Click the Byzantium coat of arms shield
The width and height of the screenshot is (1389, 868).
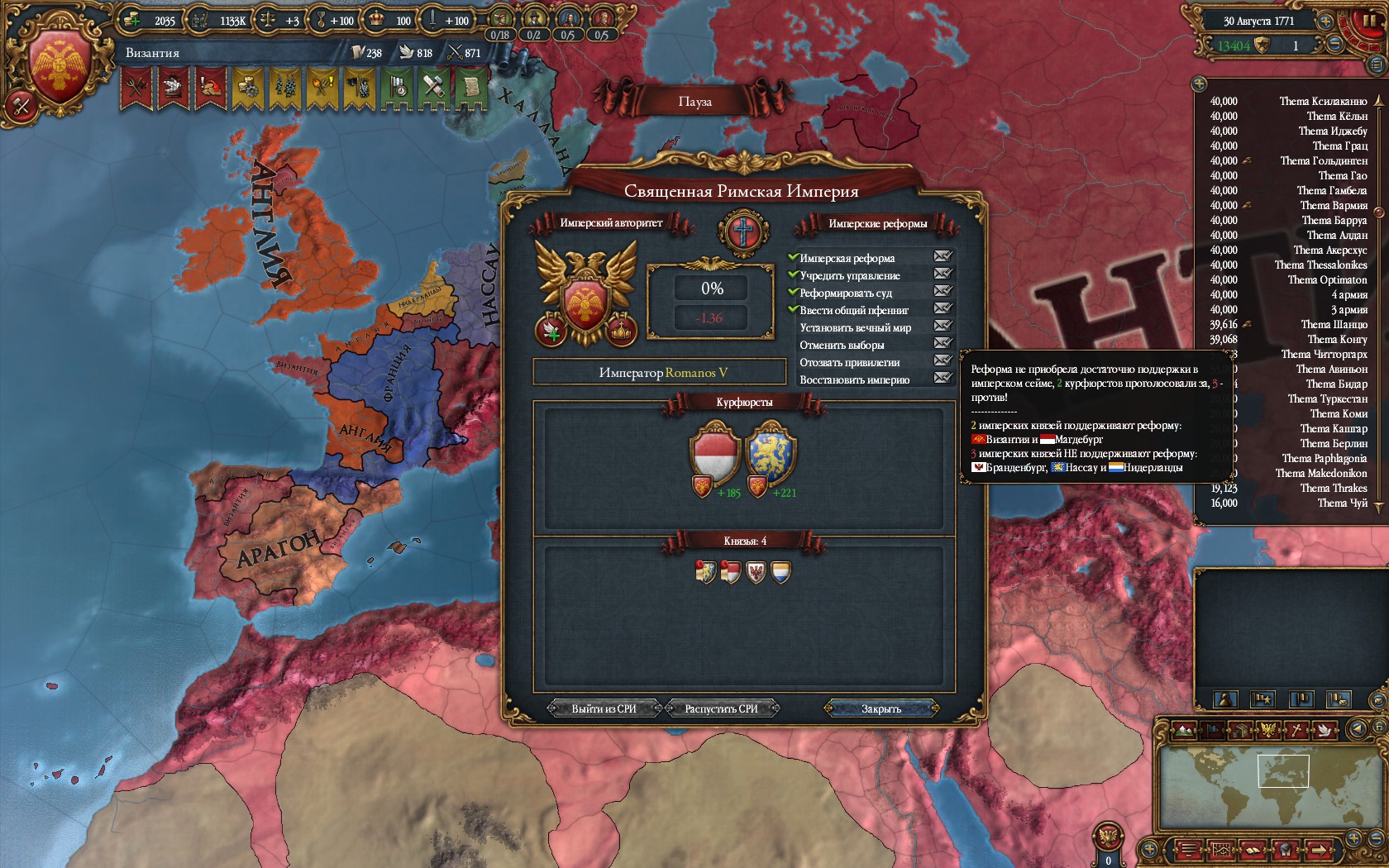(x=60, y=68)
